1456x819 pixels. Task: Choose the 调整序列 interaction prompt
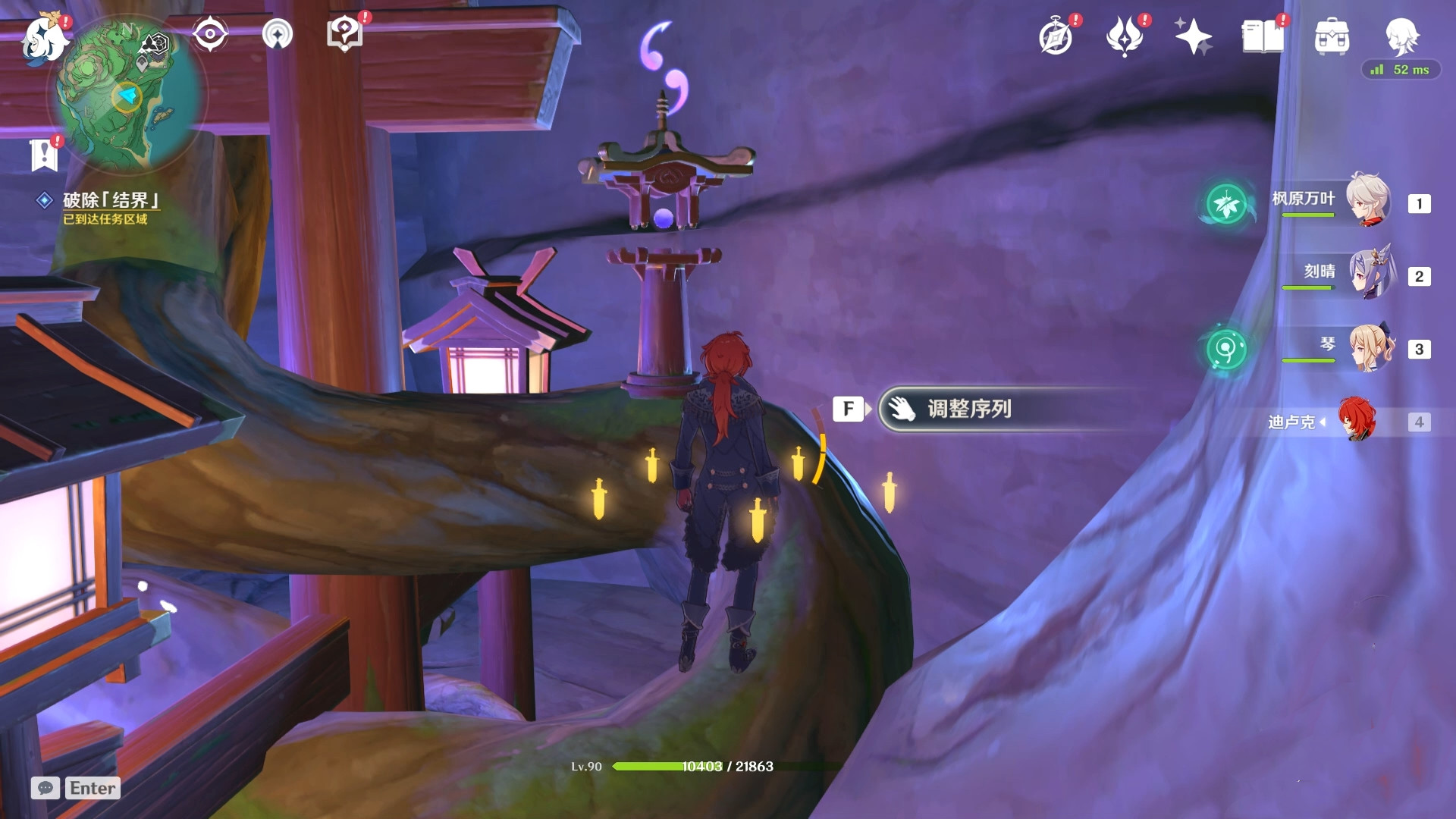[969, 409]
